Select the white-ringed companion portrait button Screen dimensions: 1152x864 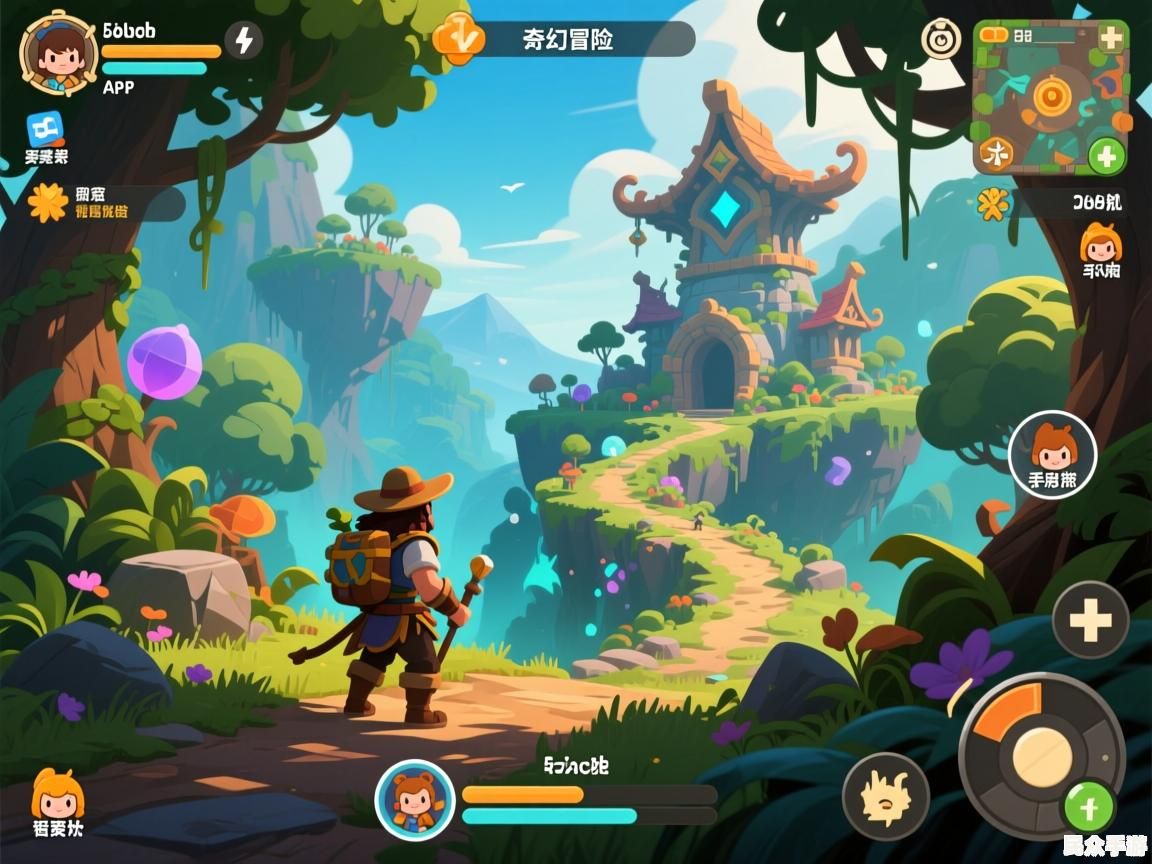point(1052,455)
